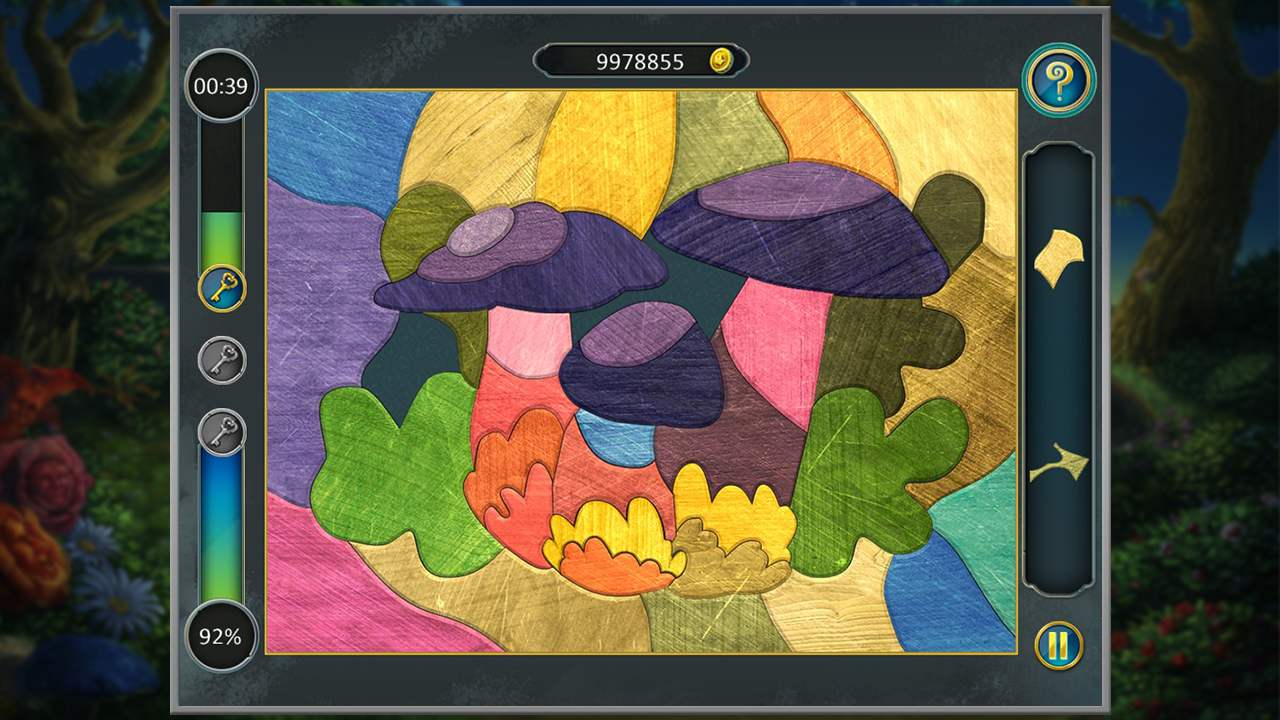1280x720 pixels.
Task: Click the top golden puzzle piece in the tray
Action: pos(1060,255)
